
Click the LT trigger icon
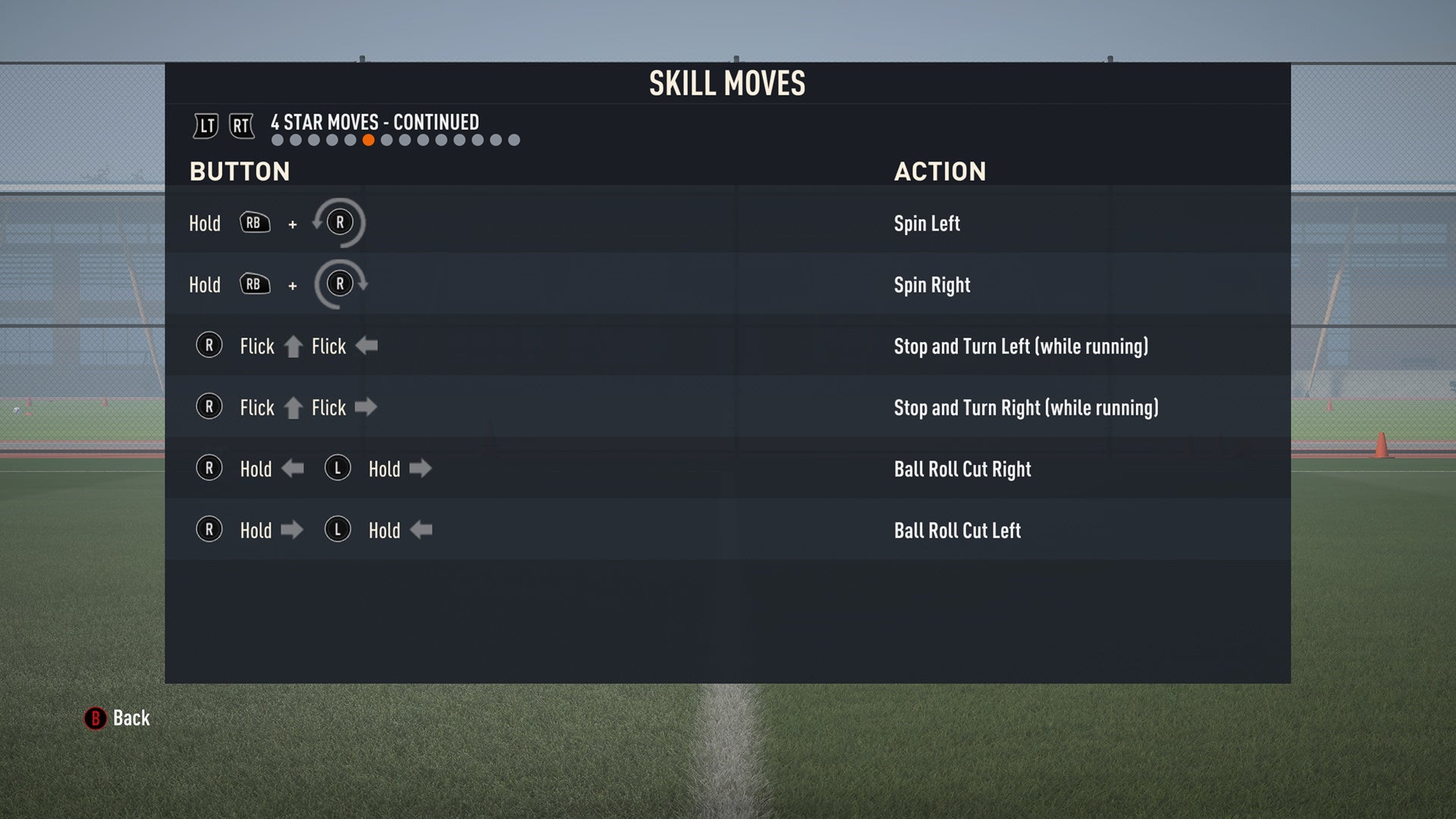point(205,126)
